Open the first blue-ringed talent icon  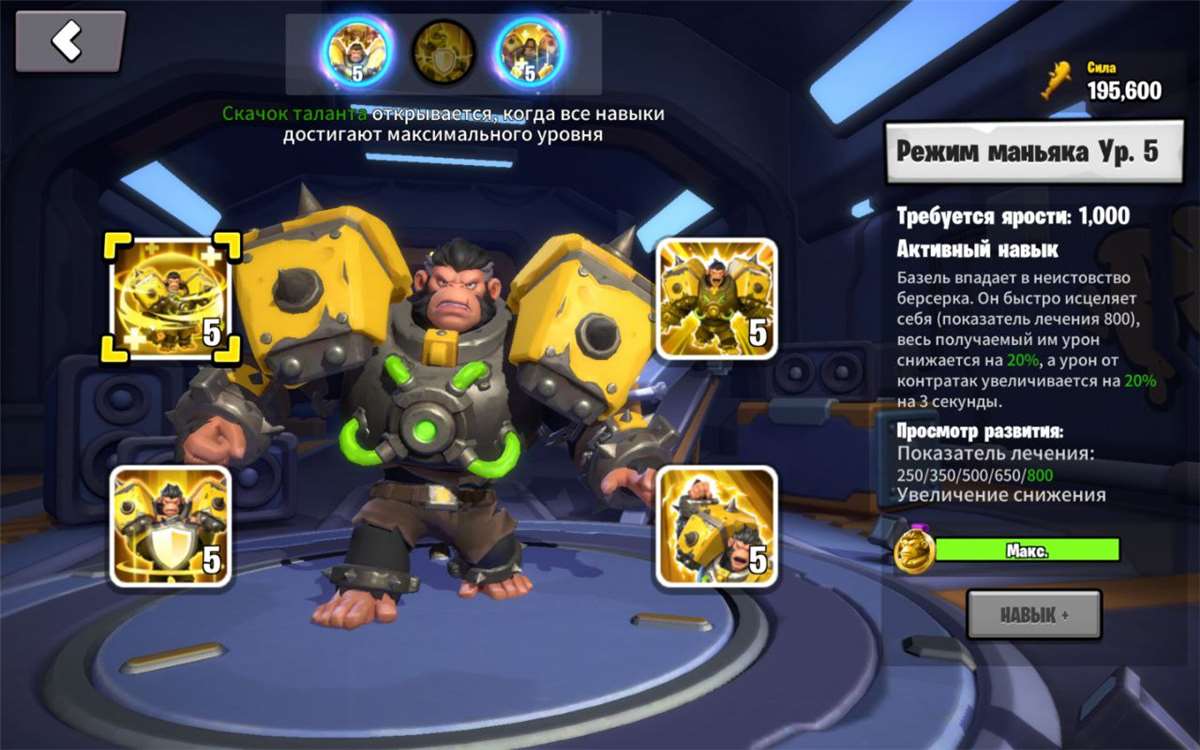pos(353,51)
